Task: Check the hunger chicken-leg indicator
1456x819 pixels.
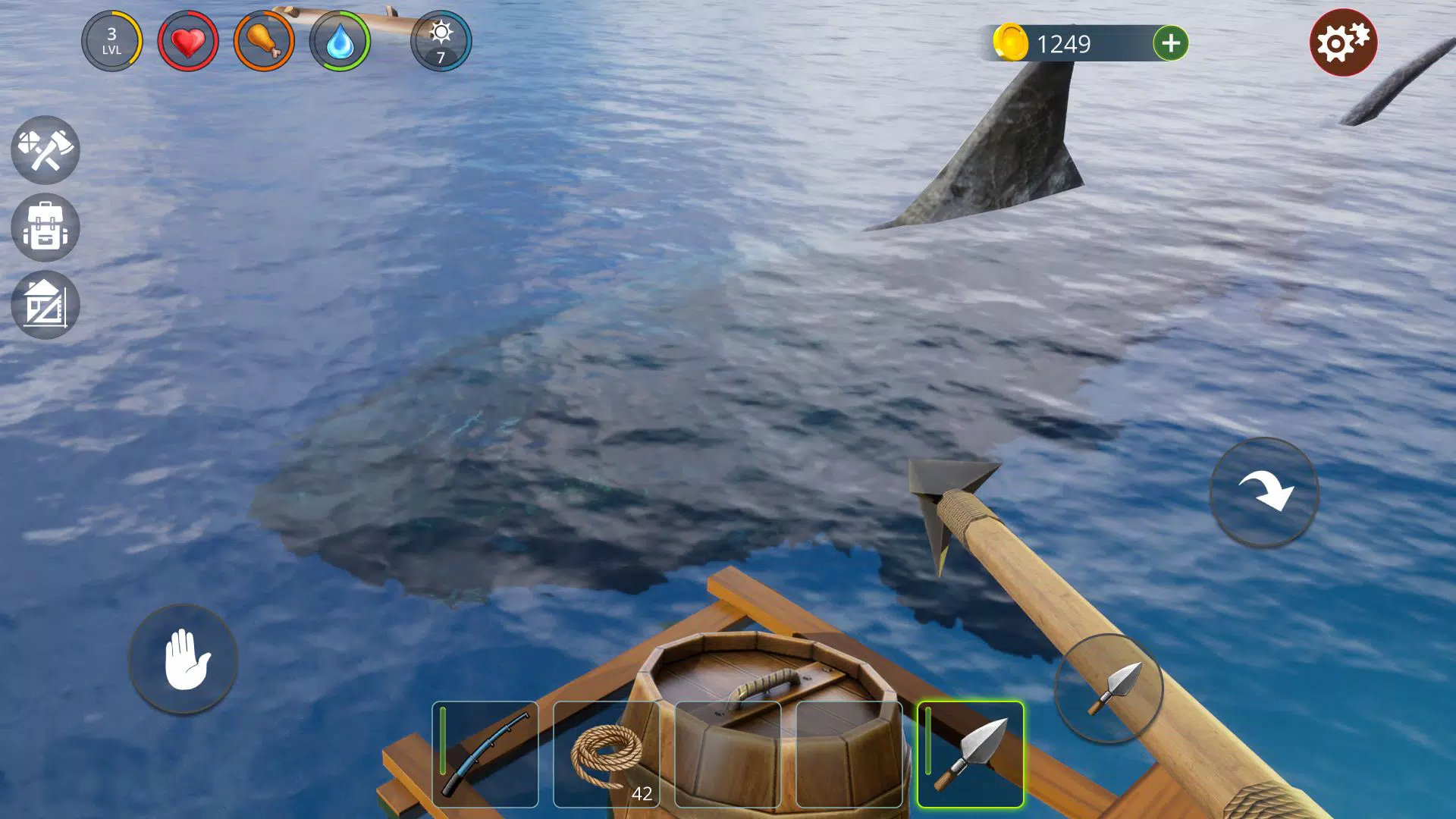Action: click(265, 42)
